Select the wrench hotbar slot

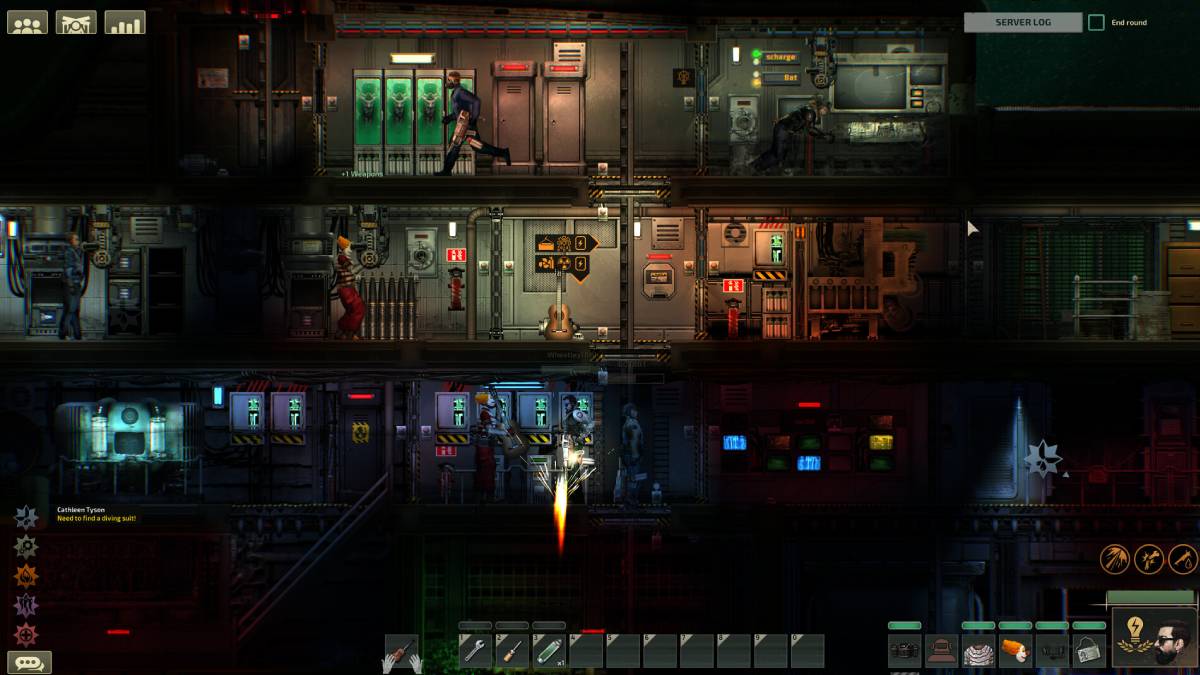(x=475, y=651)
